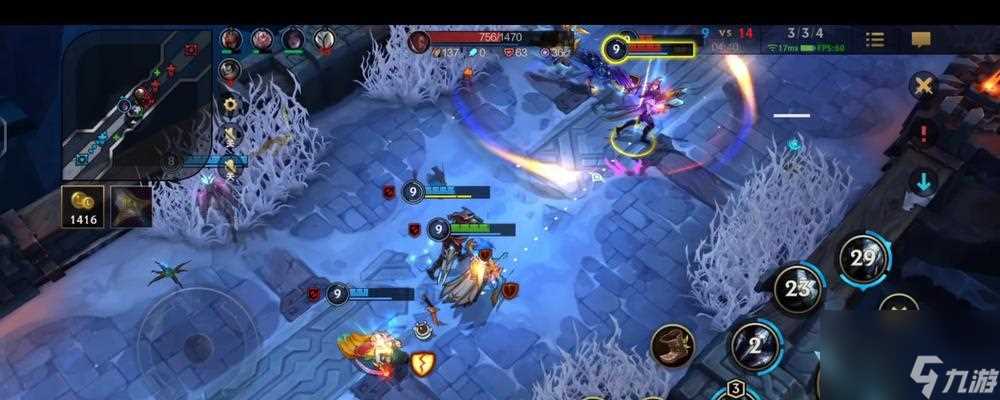1000x400 pixels.
Task: Use the boots item active
Action: click(672, 346)
